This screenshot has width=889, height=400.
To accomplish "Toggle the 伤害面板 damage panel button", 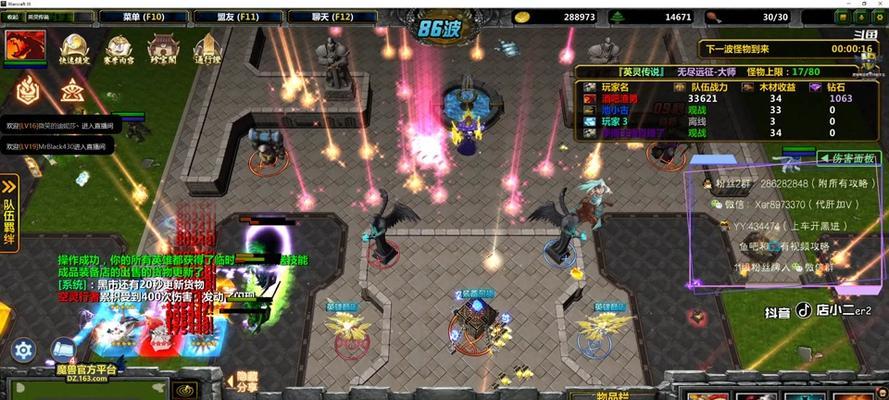I will 848,158.
